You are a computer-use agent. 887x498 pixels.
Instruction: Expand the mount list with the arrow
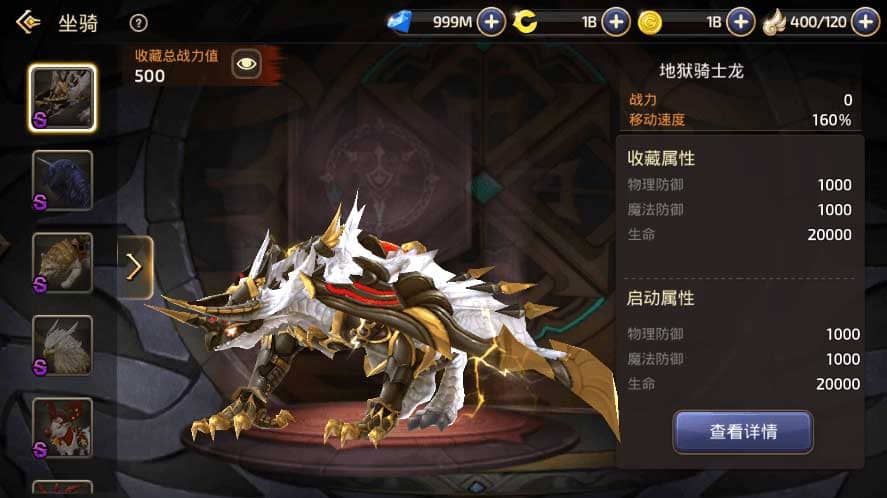[135, 267]
